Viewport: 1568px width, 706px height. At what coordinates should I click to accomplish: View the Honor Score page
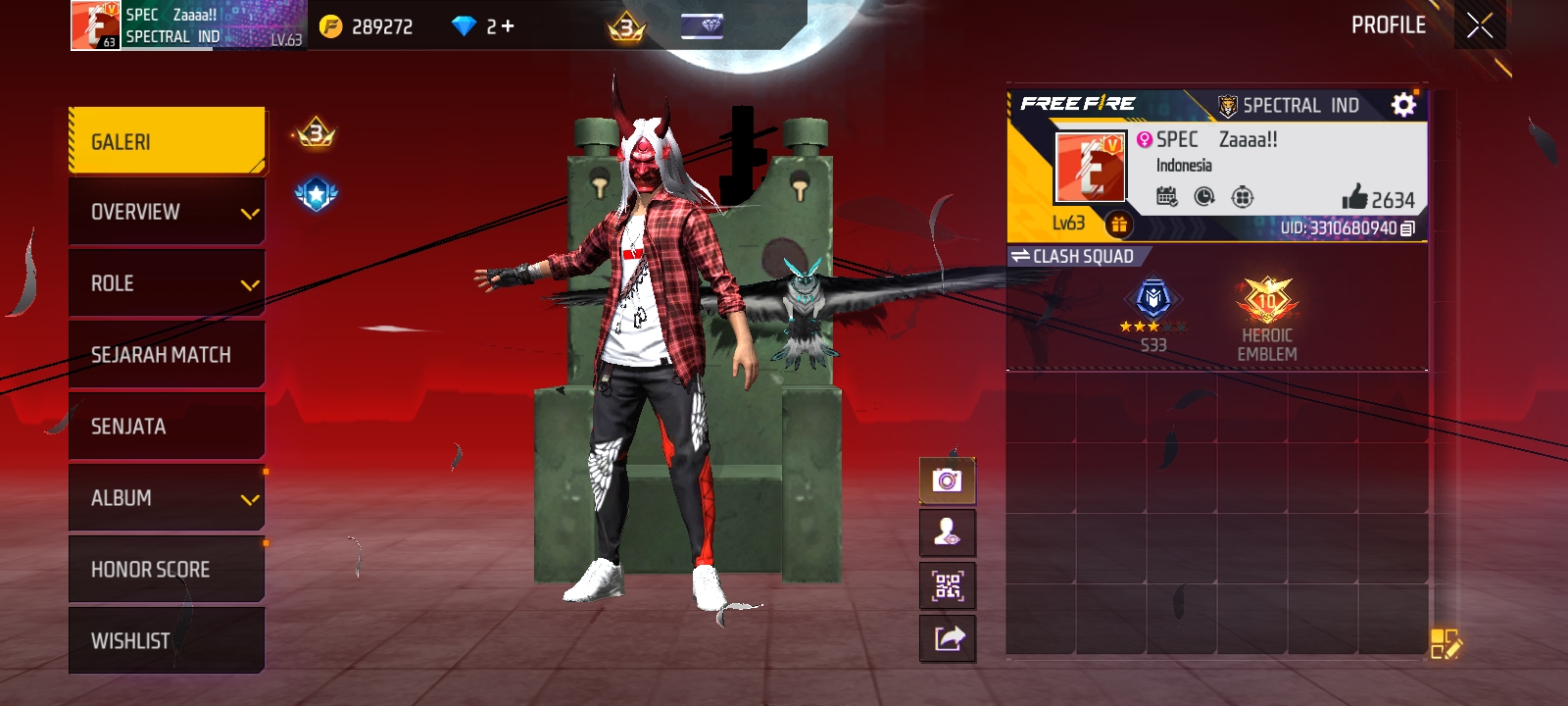click(x=167, y=570)
